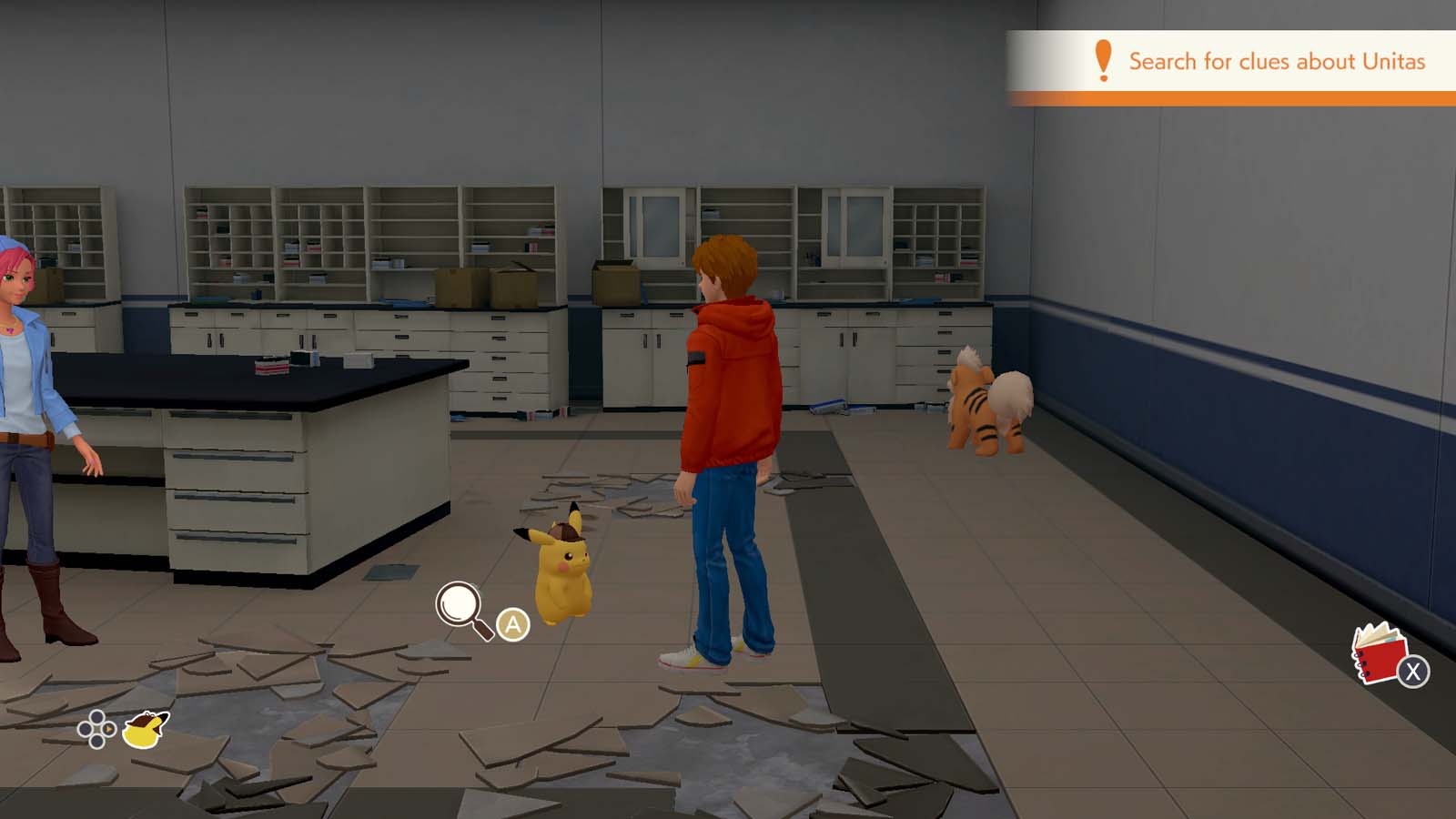
Task: Click the right arrow on the d-pad control
Action: pyautogui.click(x=108, y=729)
